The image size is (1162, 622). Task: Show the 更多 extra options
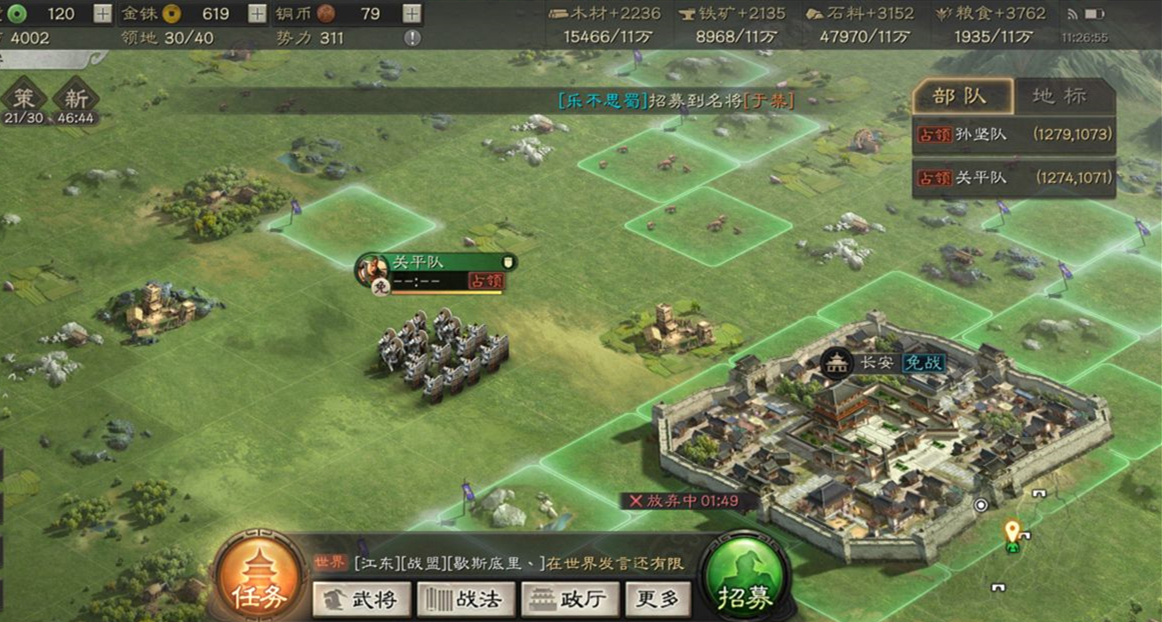(658, 599)
